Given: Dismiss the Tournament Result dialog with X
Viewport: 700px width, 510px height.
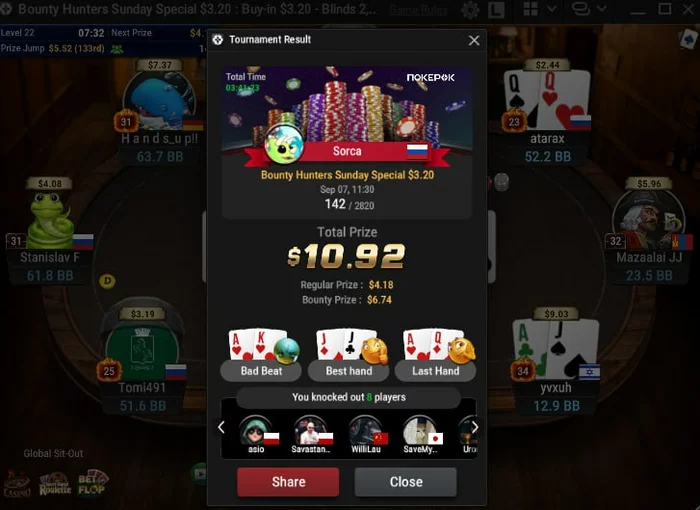Looking at the screenshot, I should [x=474, y=41].
